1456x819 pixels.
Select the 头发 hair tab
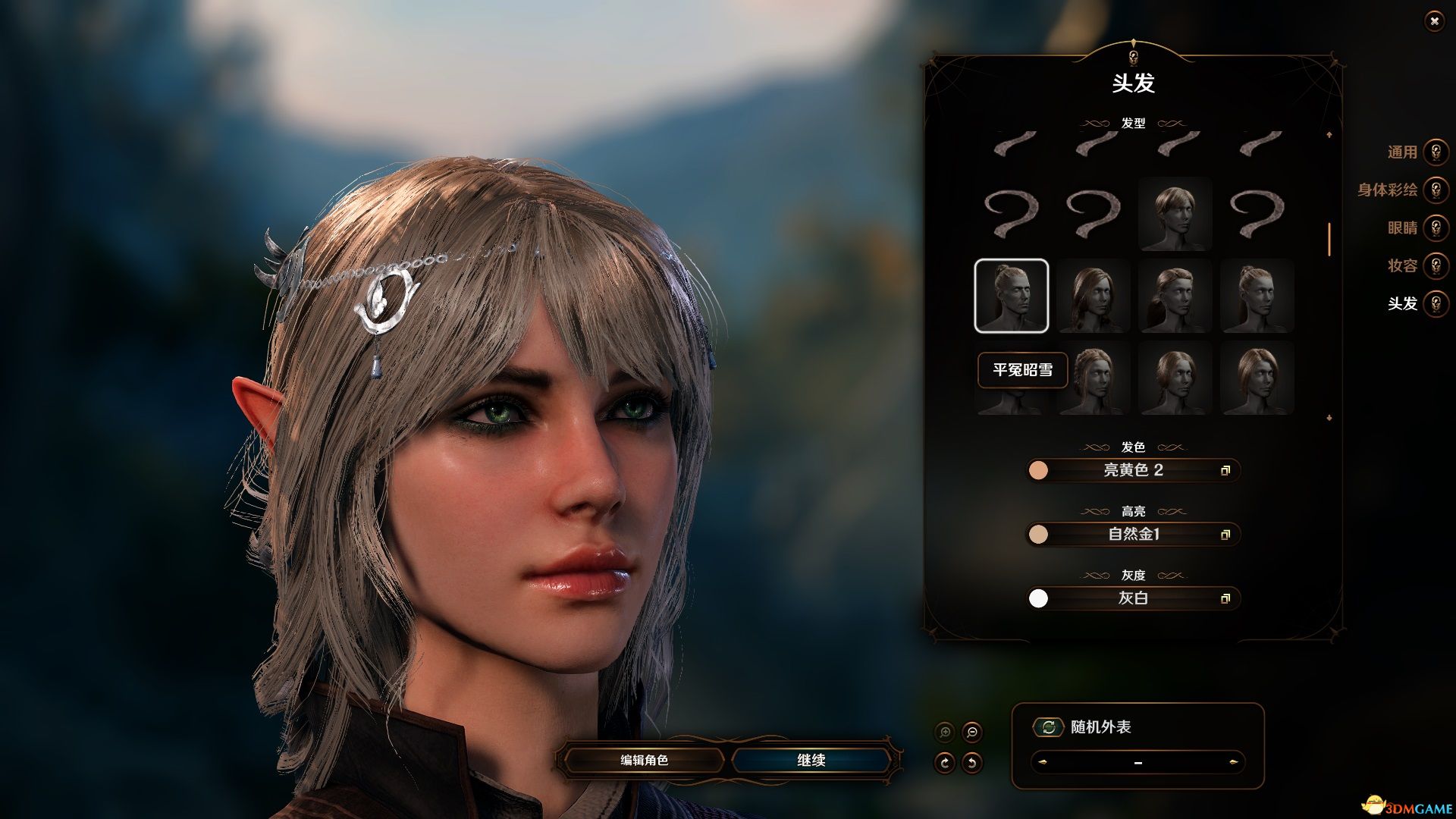point(1436,303)
